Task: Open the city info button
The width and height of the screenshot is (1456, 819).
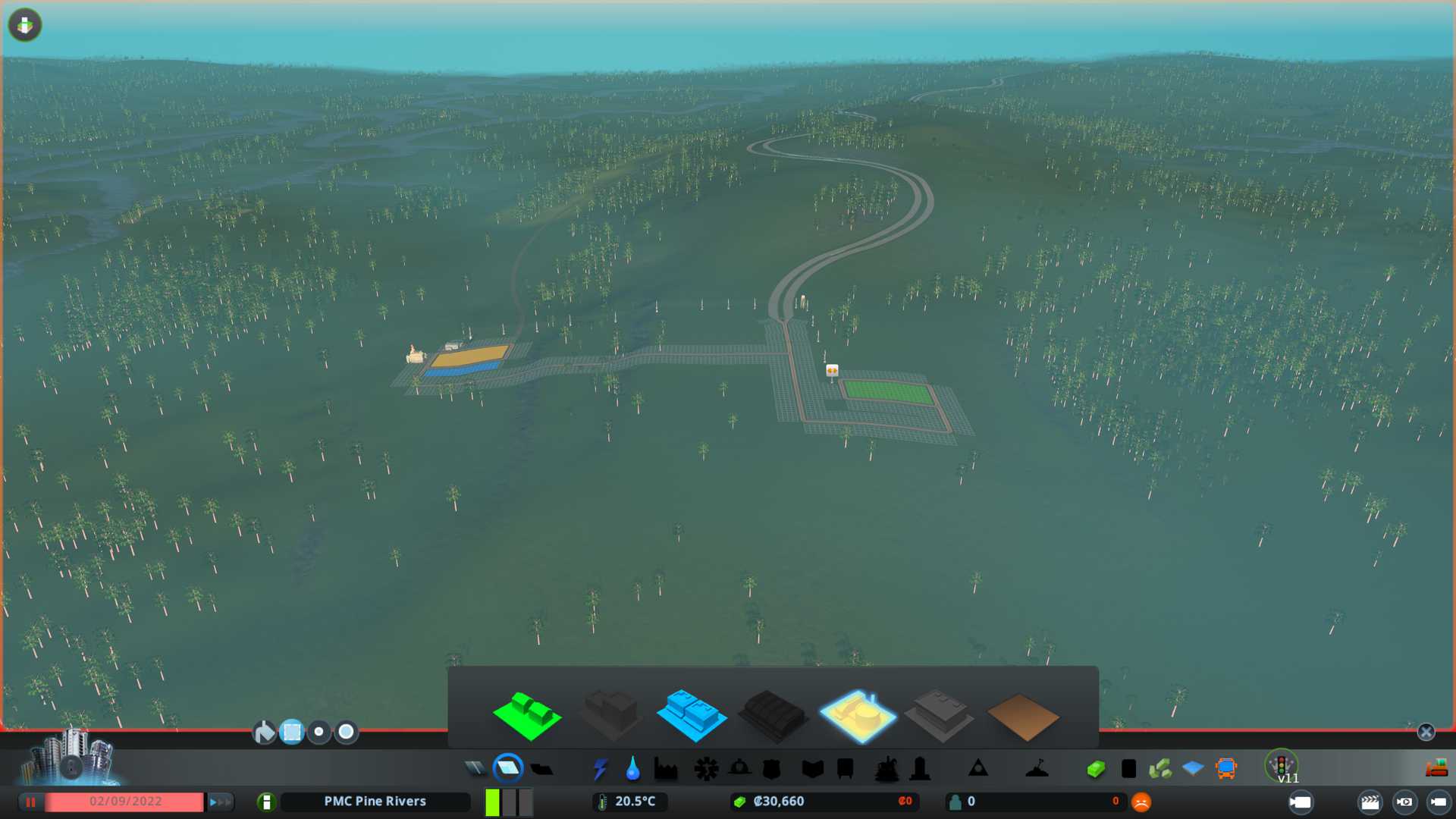Action: coord(266,802)
